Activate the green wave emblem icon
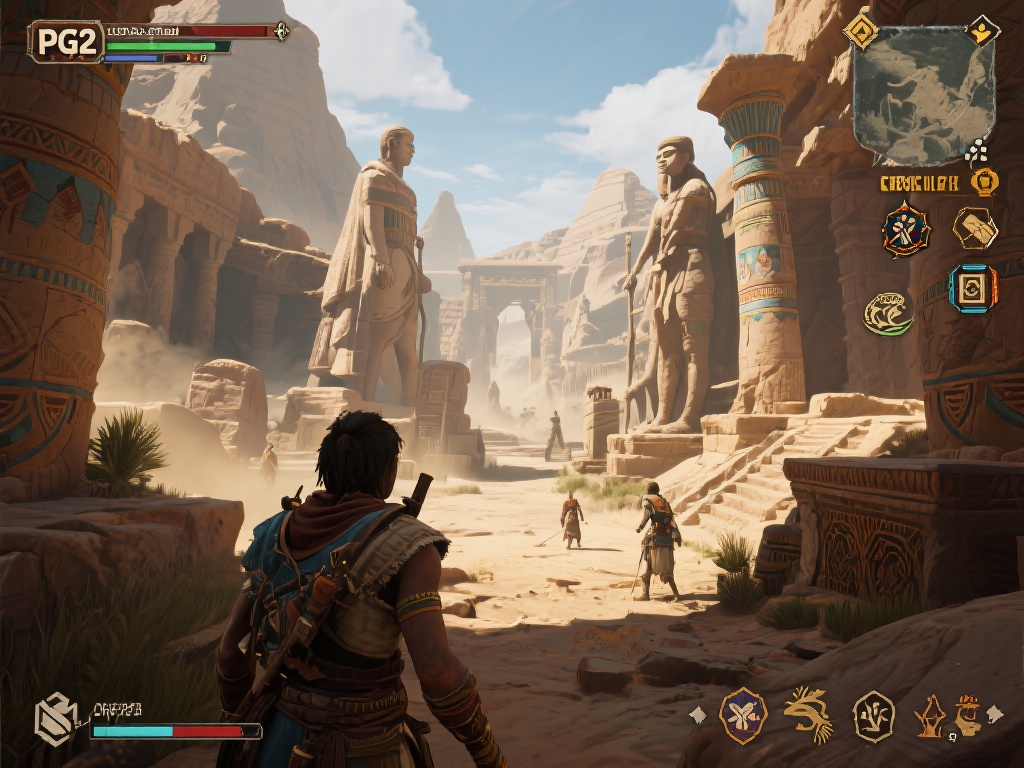 point(888,313)
